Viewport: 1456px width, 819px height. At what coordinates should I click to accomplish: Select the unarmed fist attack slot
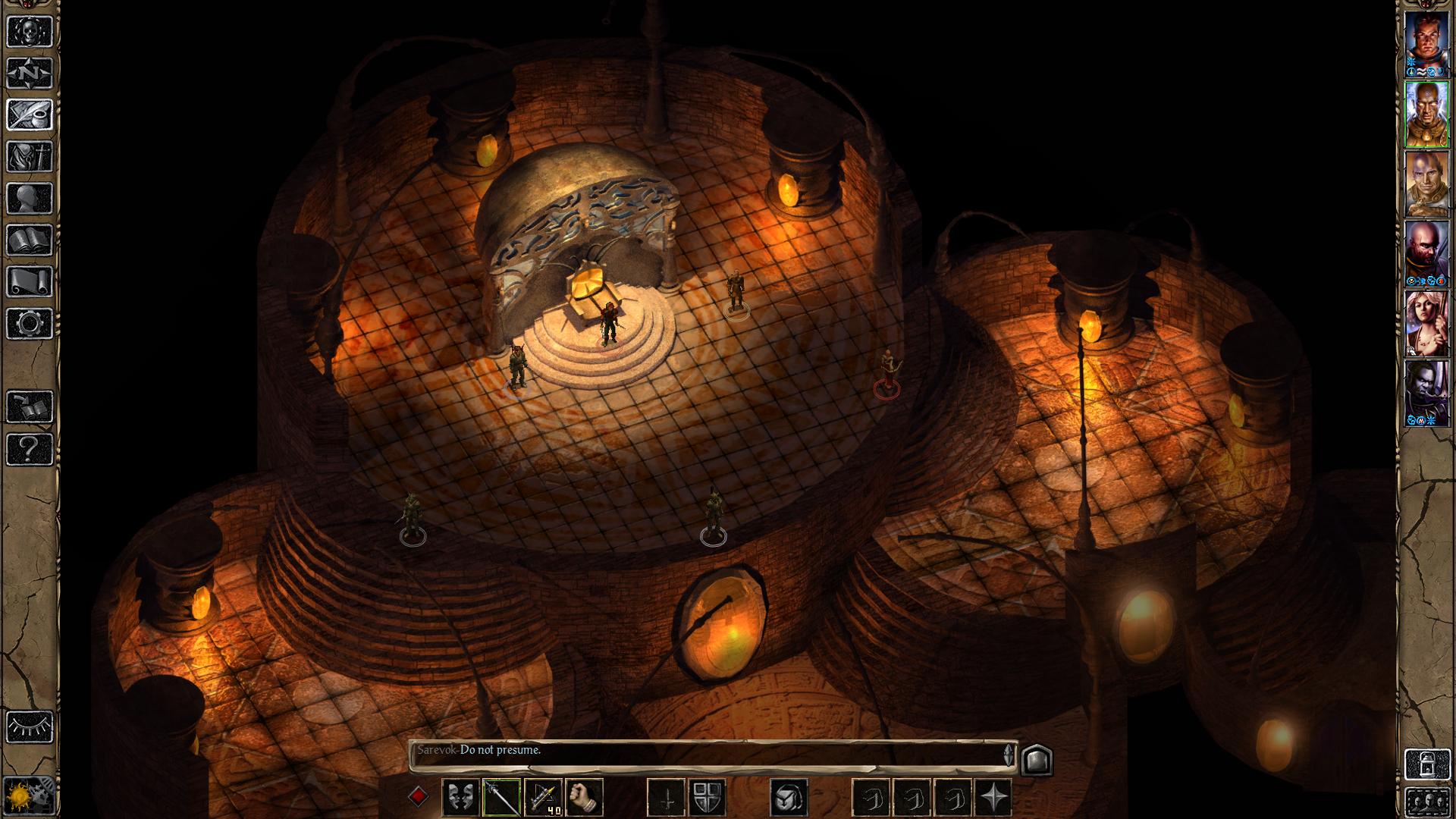[585, 797]
